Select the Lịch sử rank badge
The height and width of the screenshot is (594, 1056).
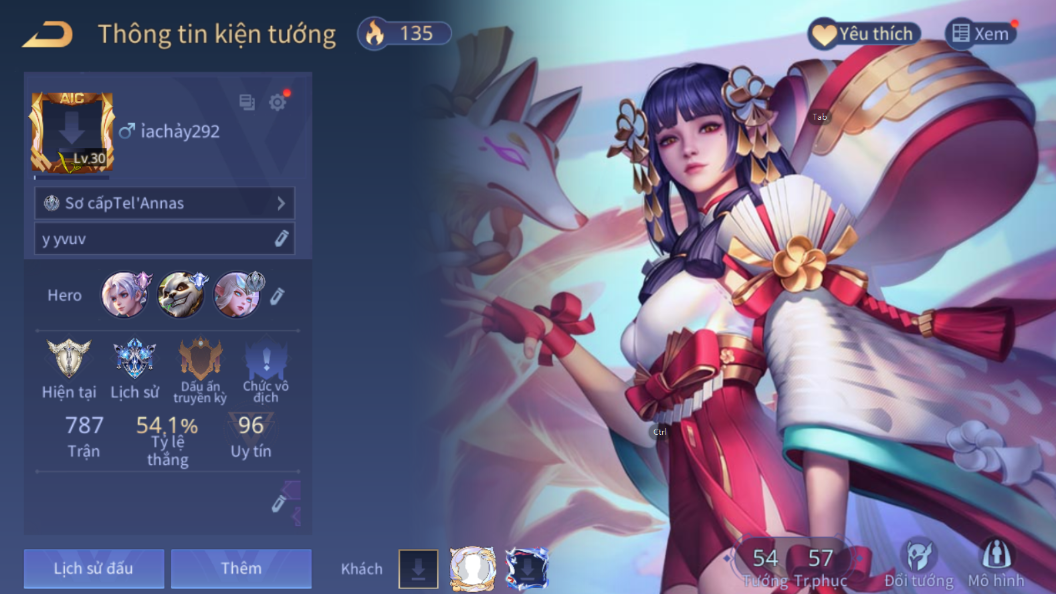pyautogui.click(x=134, y=368)
